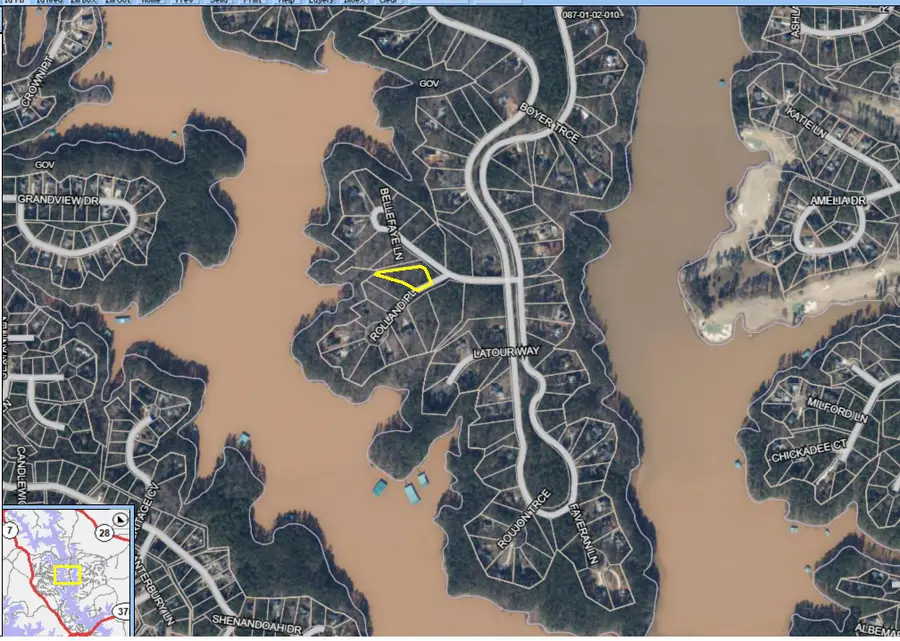The height and width of the screenshot is (641, 900).
Task: Select the yellow highlighted parcel
Action: click(x=404, y=277)
